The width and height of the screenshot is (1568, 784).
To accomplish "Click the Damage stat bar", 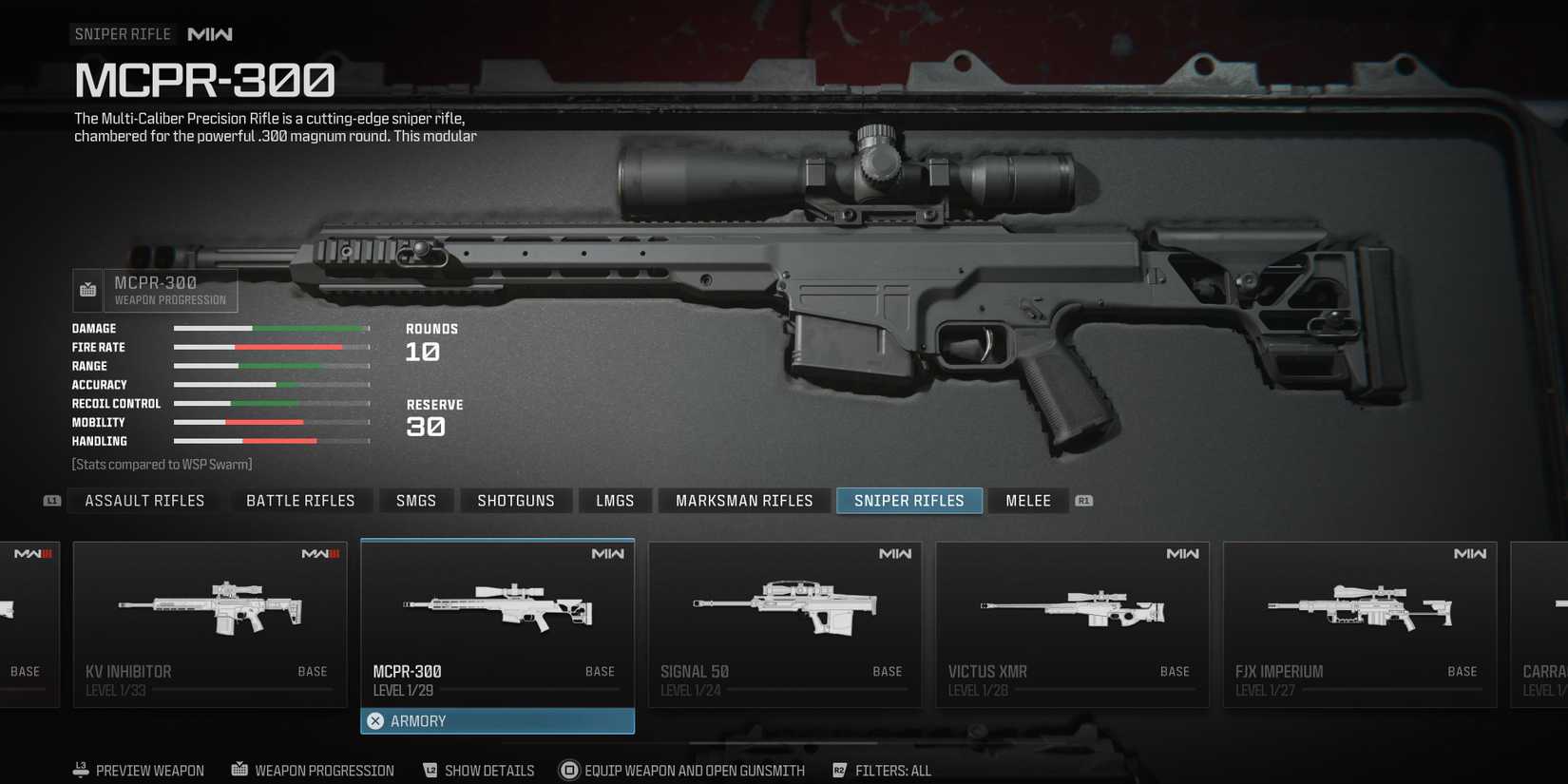I will tap(271, 328).
